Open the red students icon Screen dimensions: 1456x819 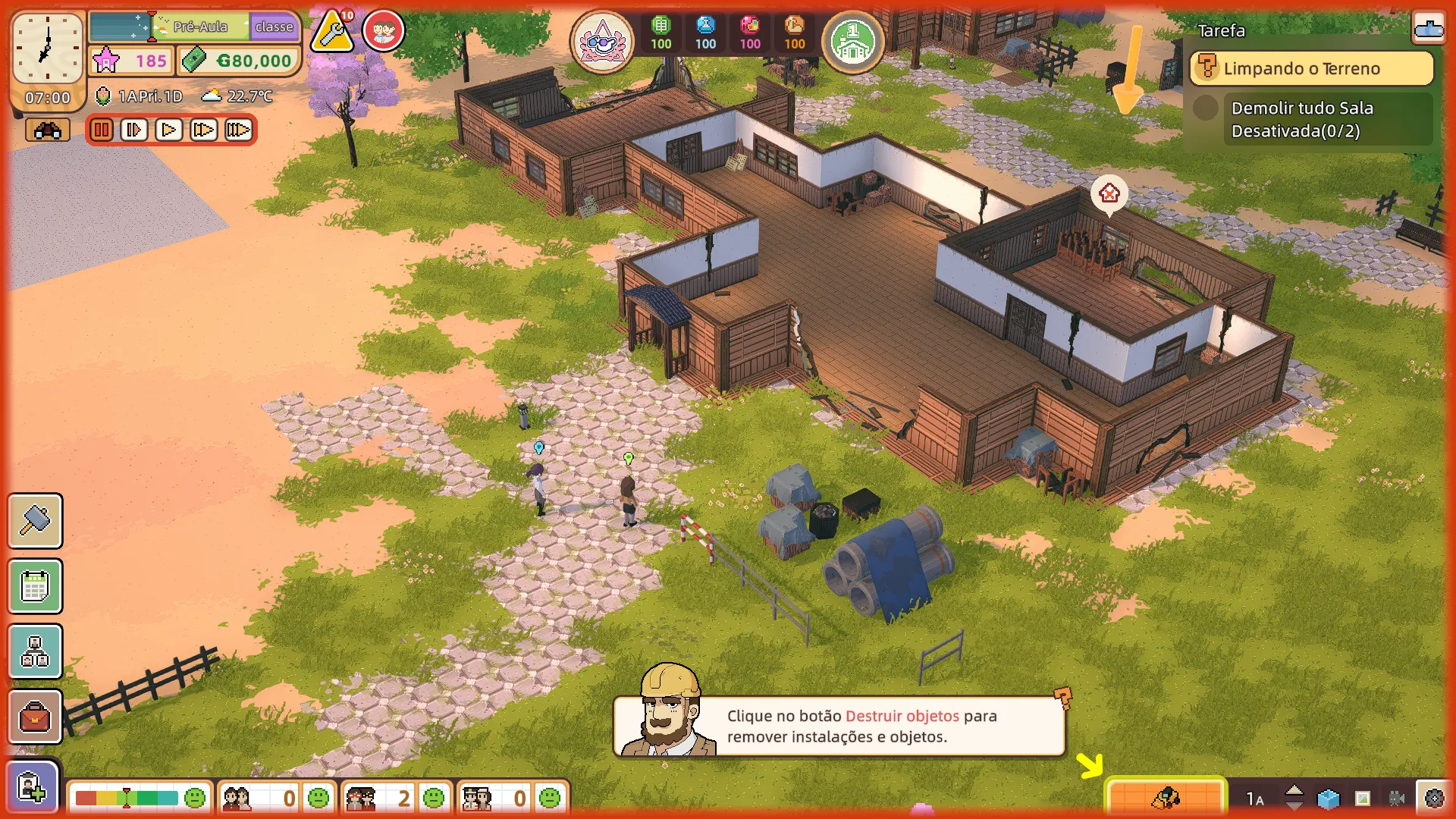tap(384, 32)
